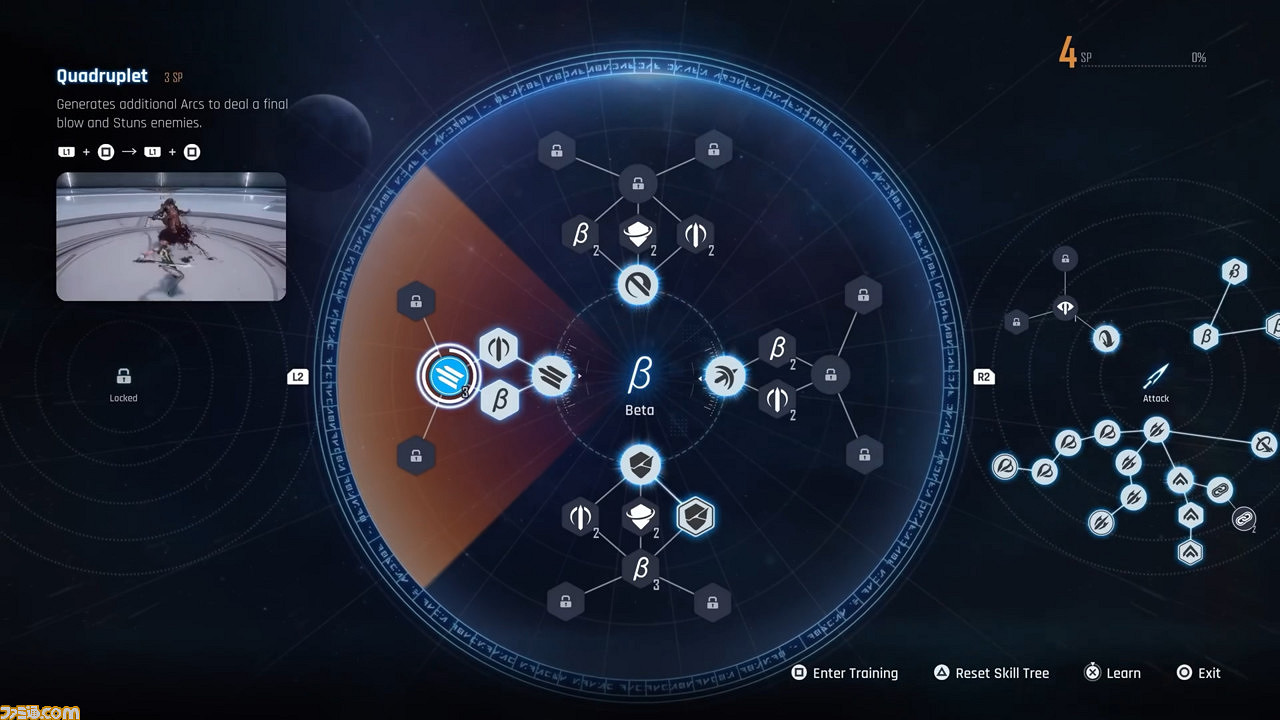1280x720 pixels.
Task: Click the Quadruplet preview video thumbnail
Action: tap(170, 236)
